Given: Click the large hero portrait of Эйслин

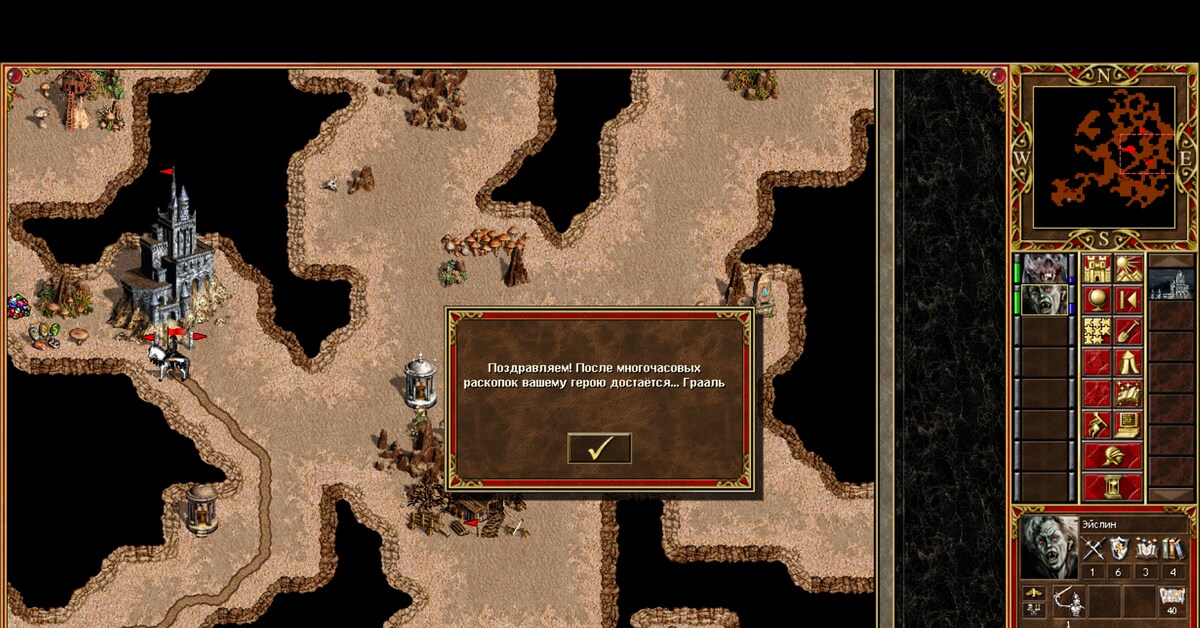Looking at the screenshot, I should (1049, 546).
